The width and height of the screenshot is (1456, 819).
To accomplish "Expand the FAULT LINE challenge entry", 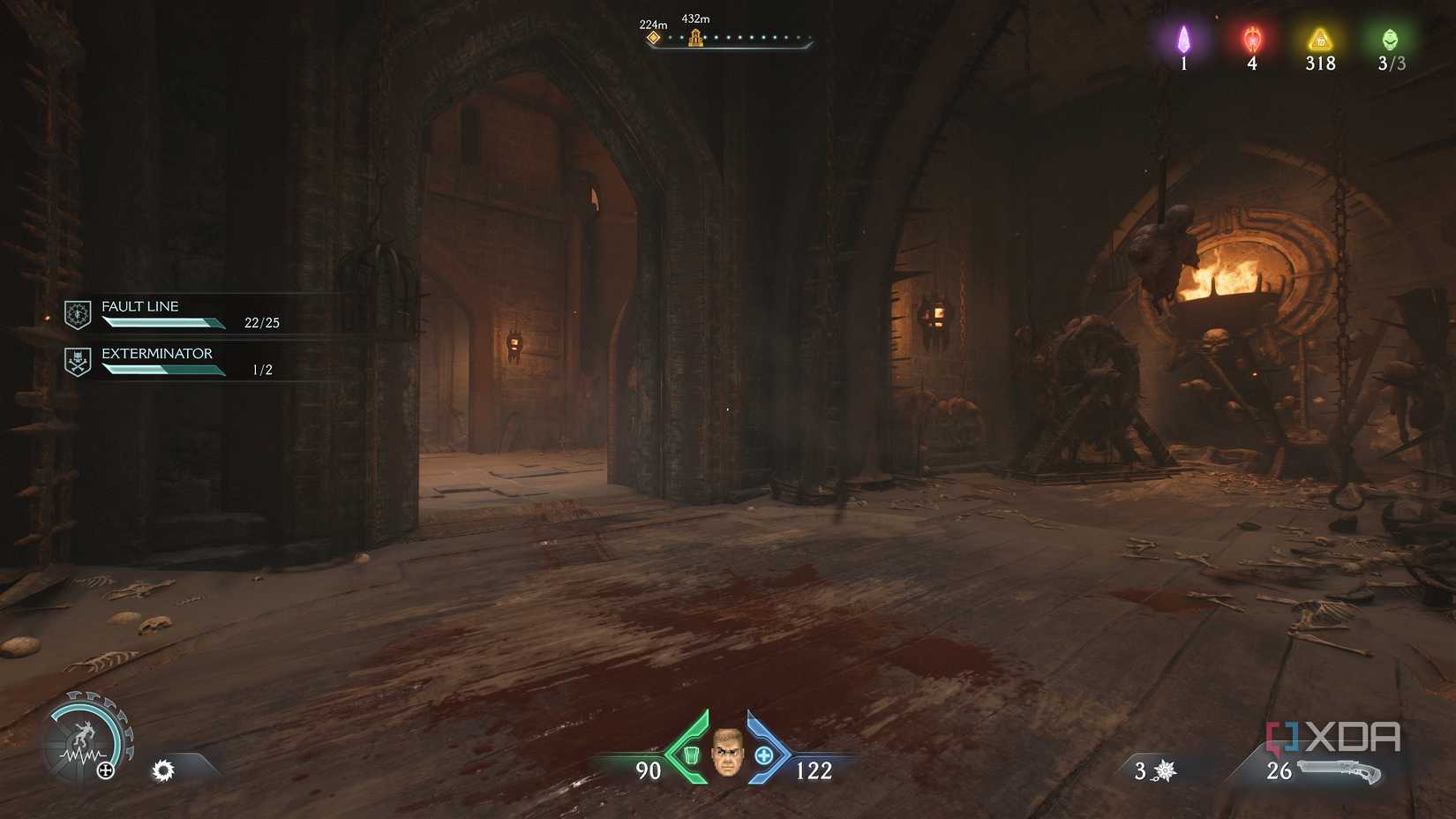I will point(140,306).
